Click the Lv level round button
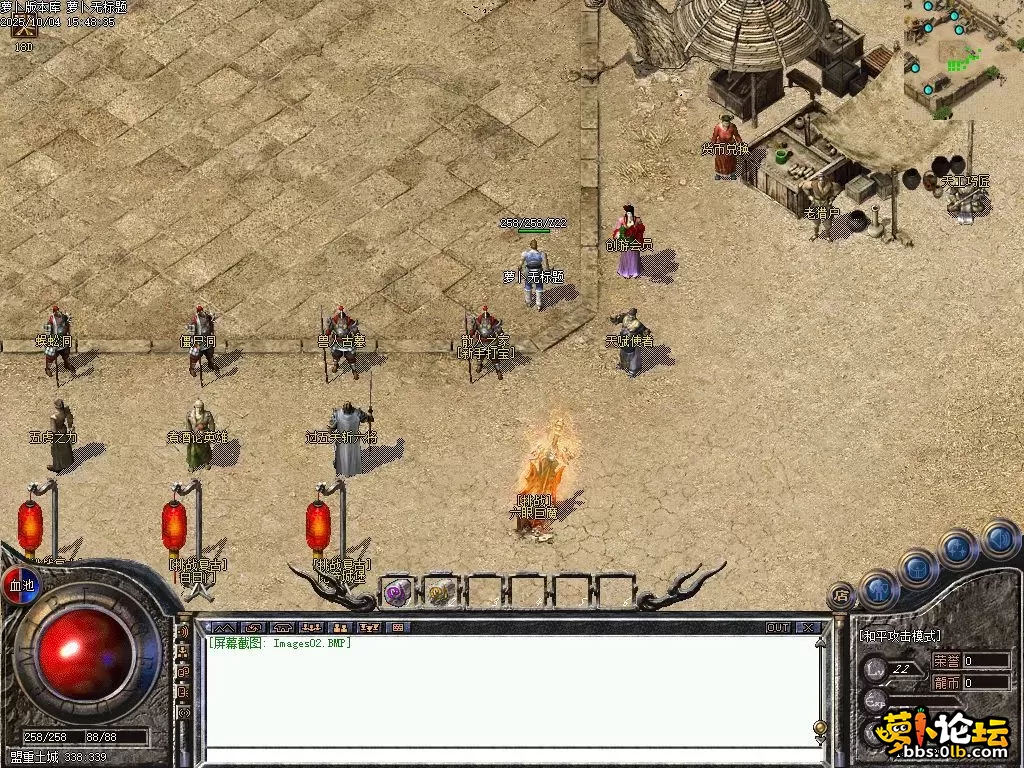This screenshot has height=768, width=1024. (876, 668)
